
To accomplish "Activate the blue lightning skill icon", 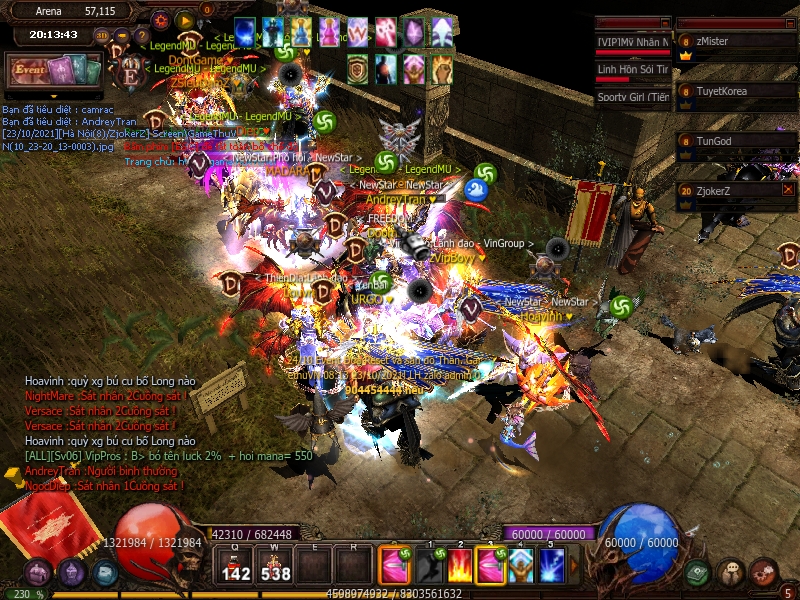I will [551, 565].
